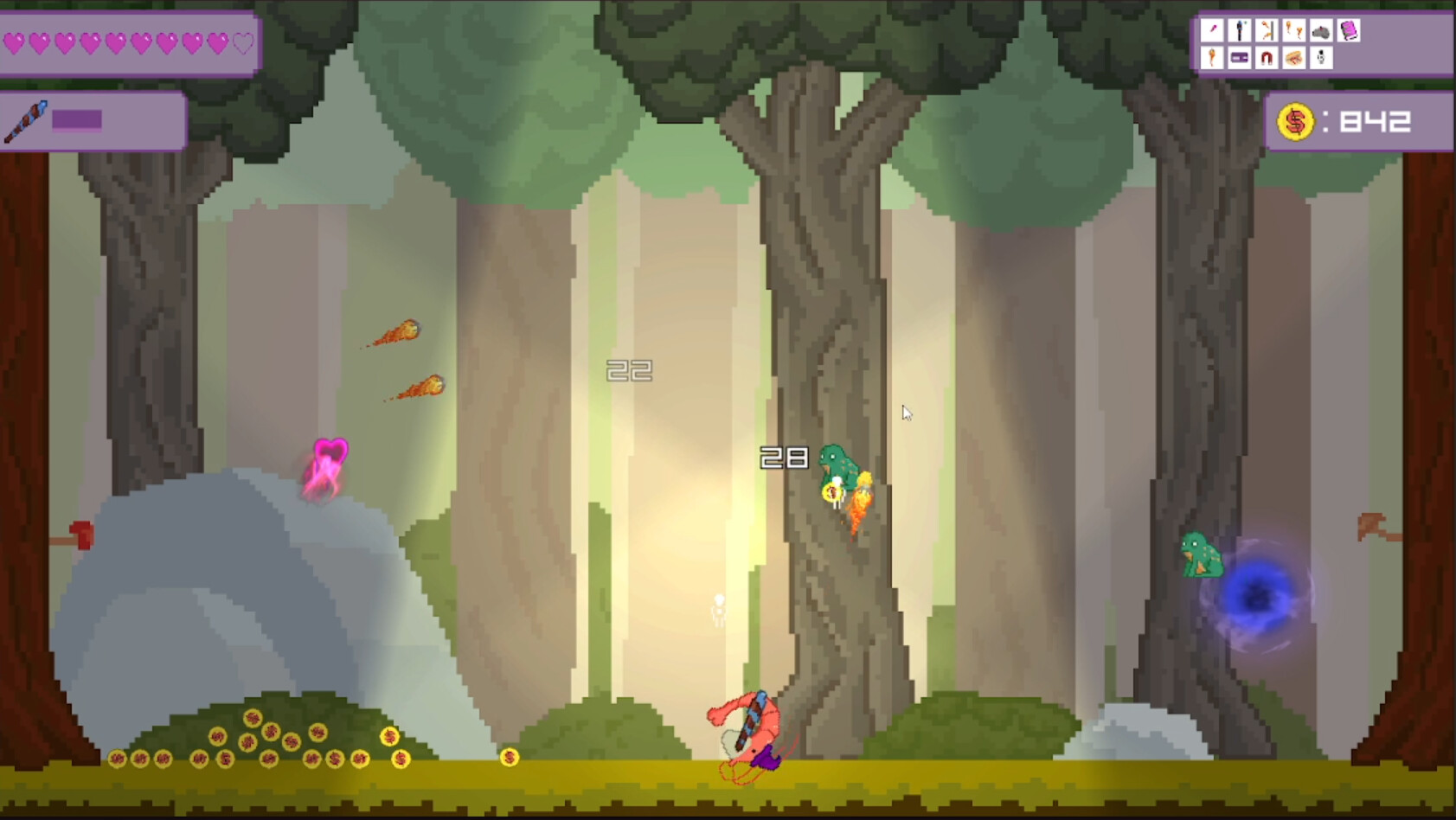
Task: Click the damage number 28 on screen
Action: click(783, 458)
